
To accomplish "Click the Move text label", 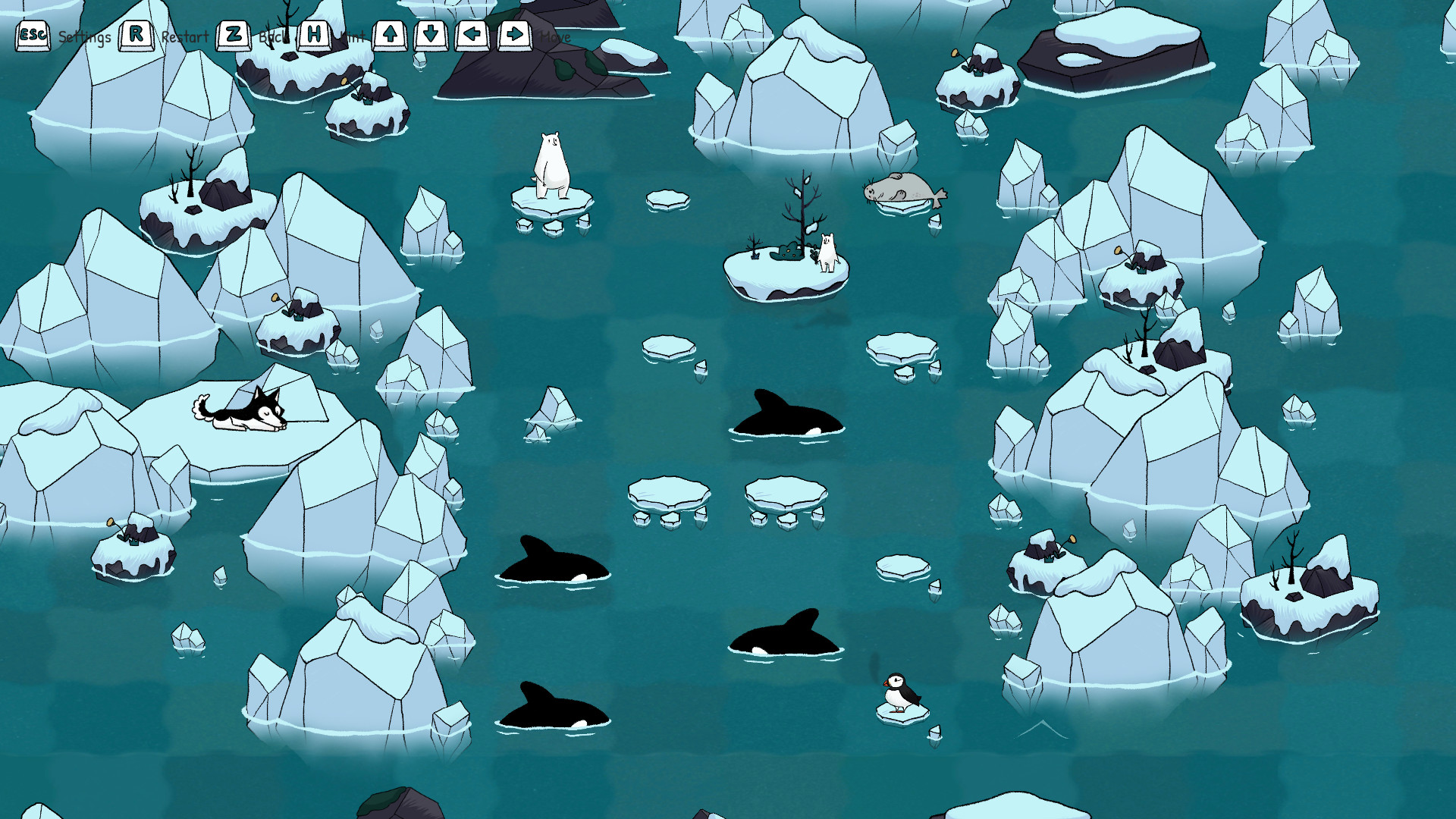I will pos(554,36).
